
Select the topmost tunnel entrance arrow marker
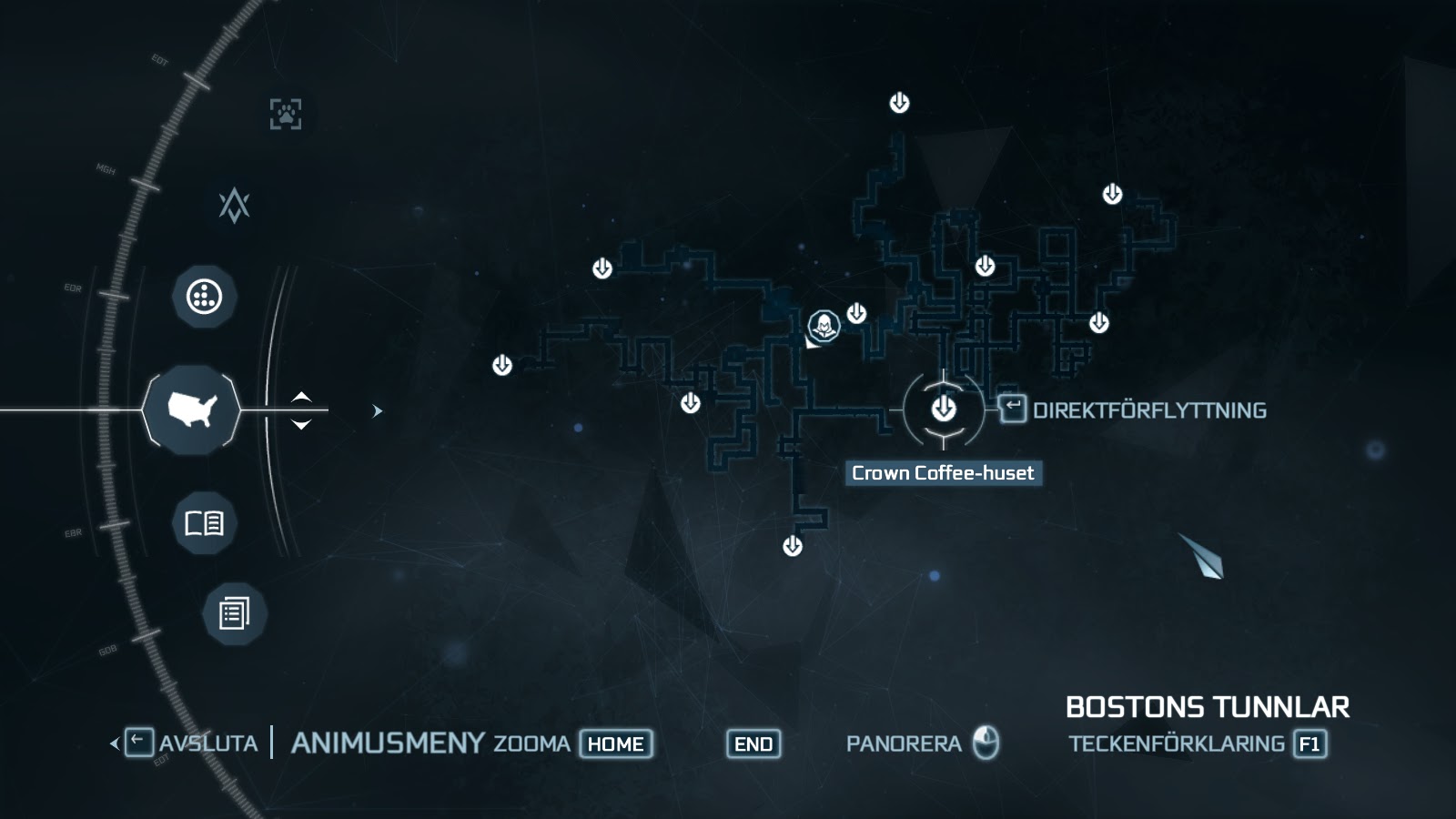(900, 103)
